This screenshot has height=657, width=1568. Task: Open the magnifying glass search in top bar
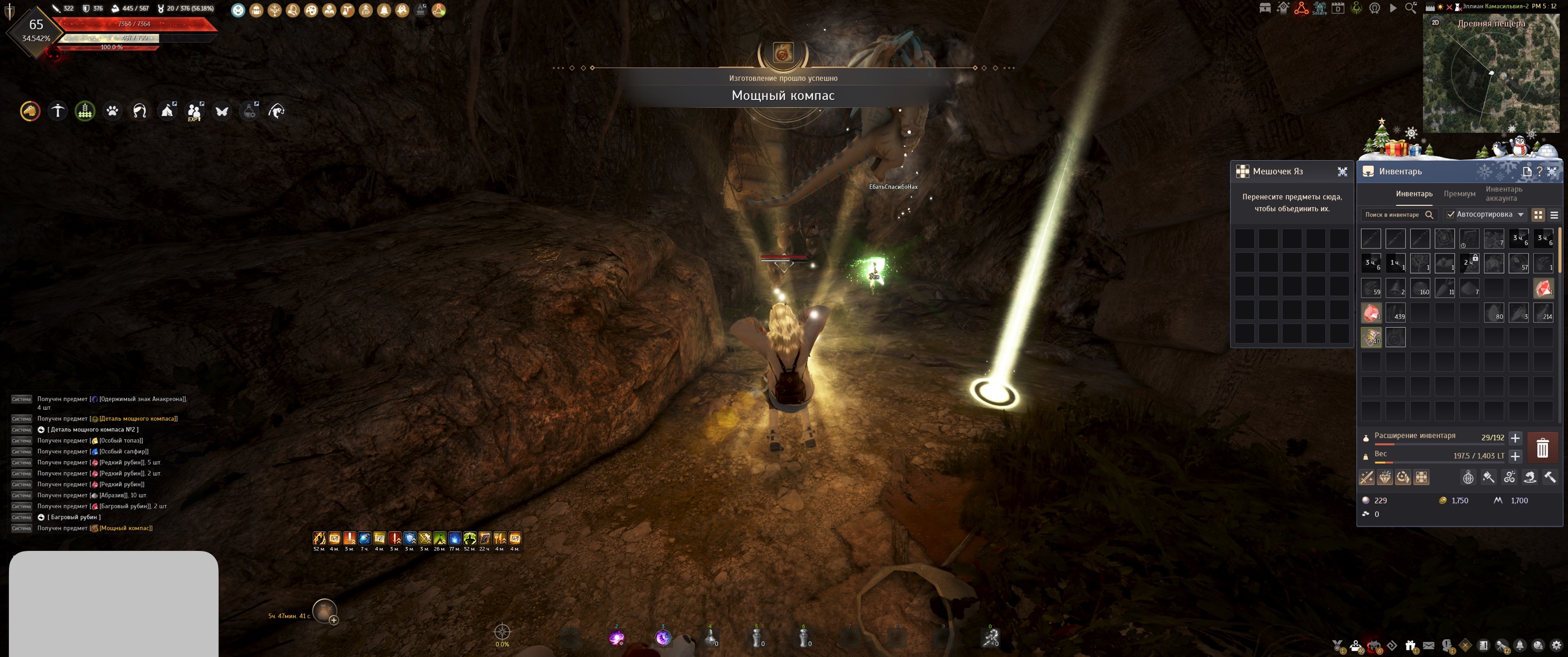[x=1410, y=8]
